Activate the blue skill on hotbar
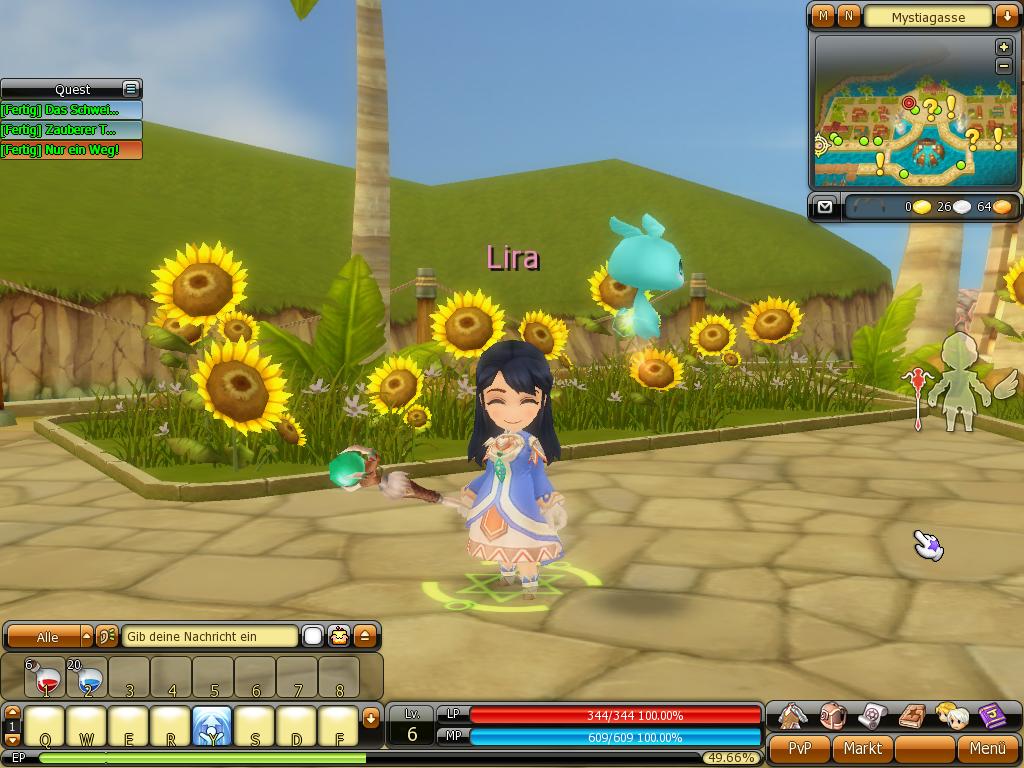Image resolution: width=1024 pixels, height=768 pixels. pos(212,727)
